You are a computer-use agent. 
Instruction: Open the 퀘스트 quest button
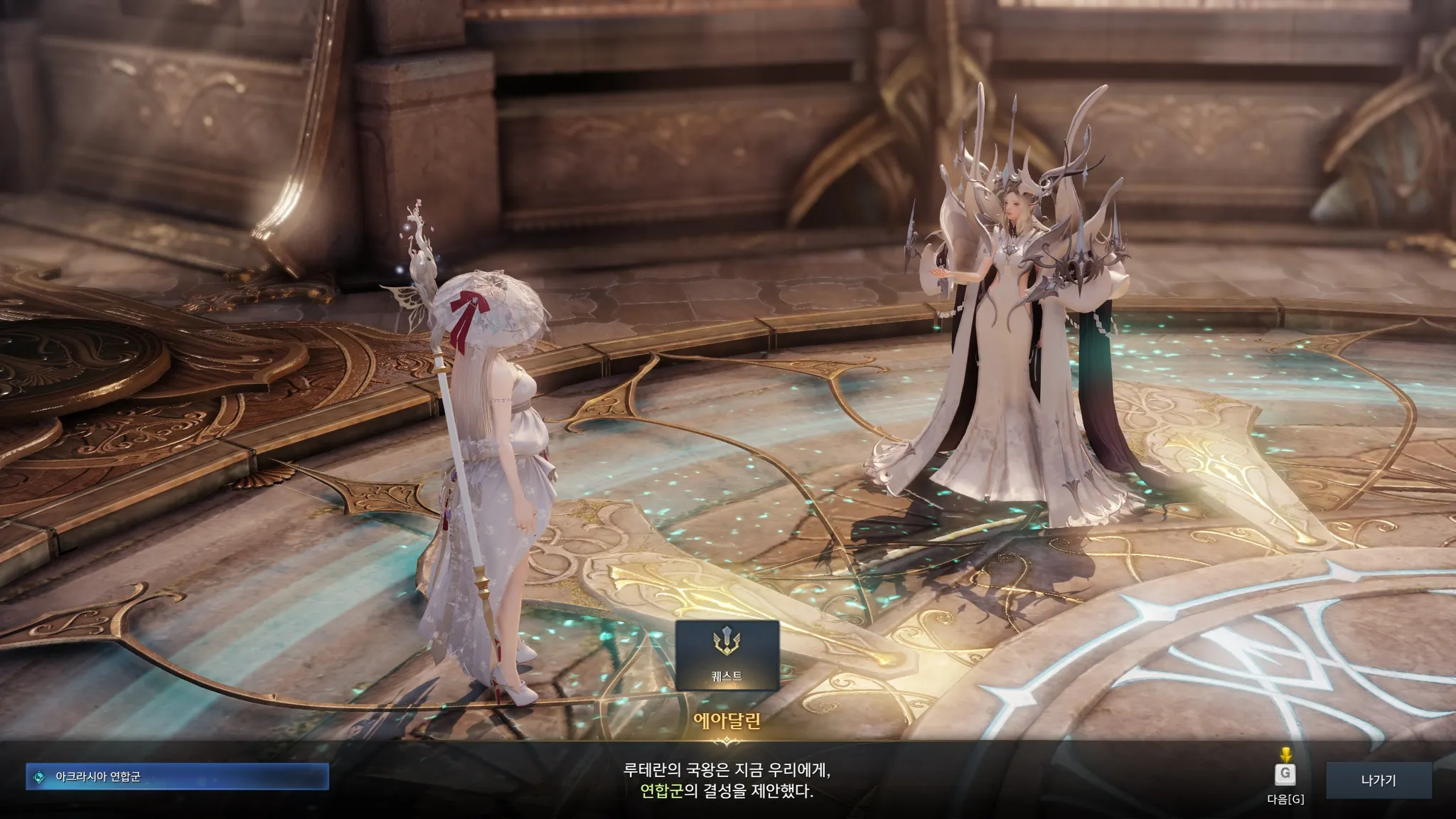[x=727, y=655]
